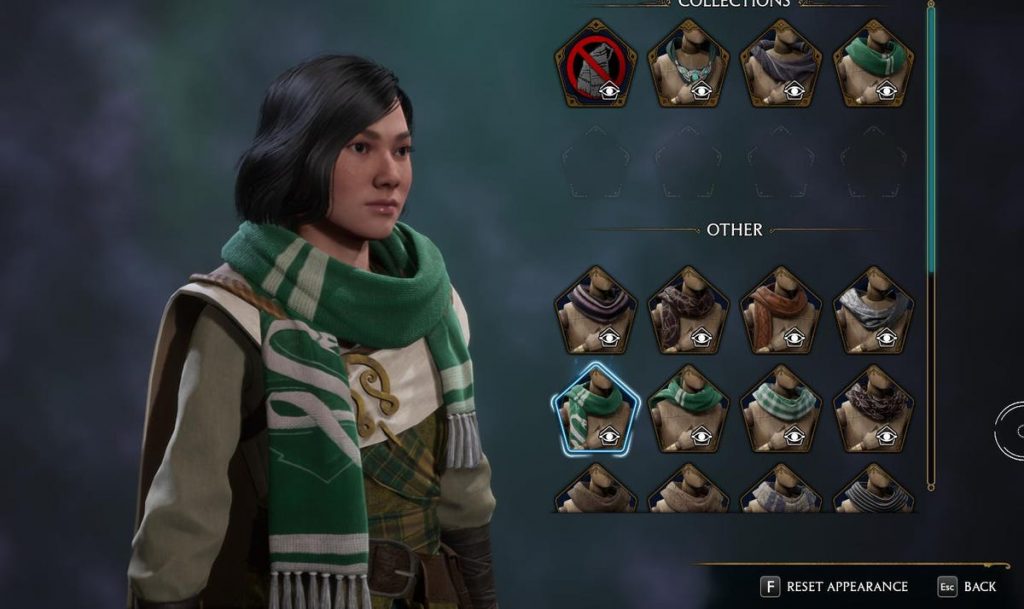Viewport: 1024px width, 609px height.
Task: Go back using the Back button
Action: [967, 586]
